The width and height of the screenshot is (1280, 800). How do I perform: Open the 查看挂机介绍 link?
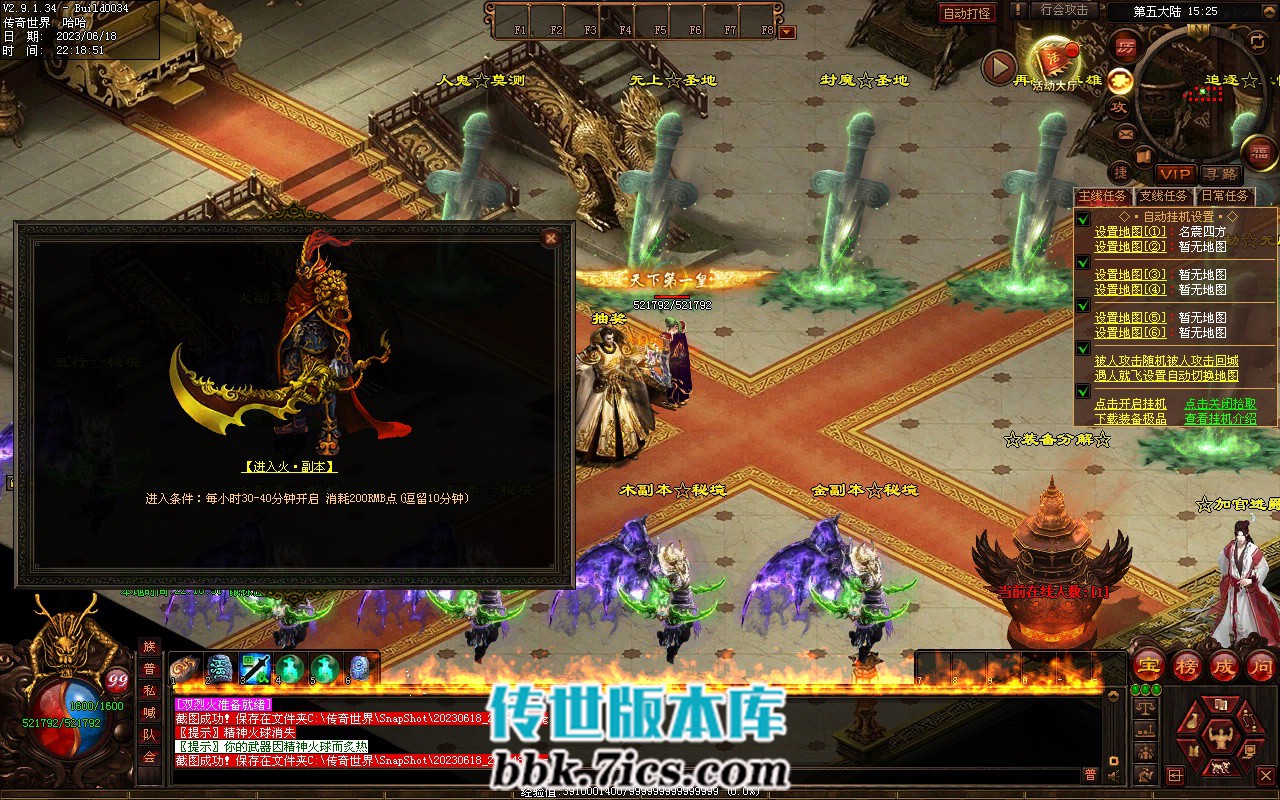tap(1220, 419)
